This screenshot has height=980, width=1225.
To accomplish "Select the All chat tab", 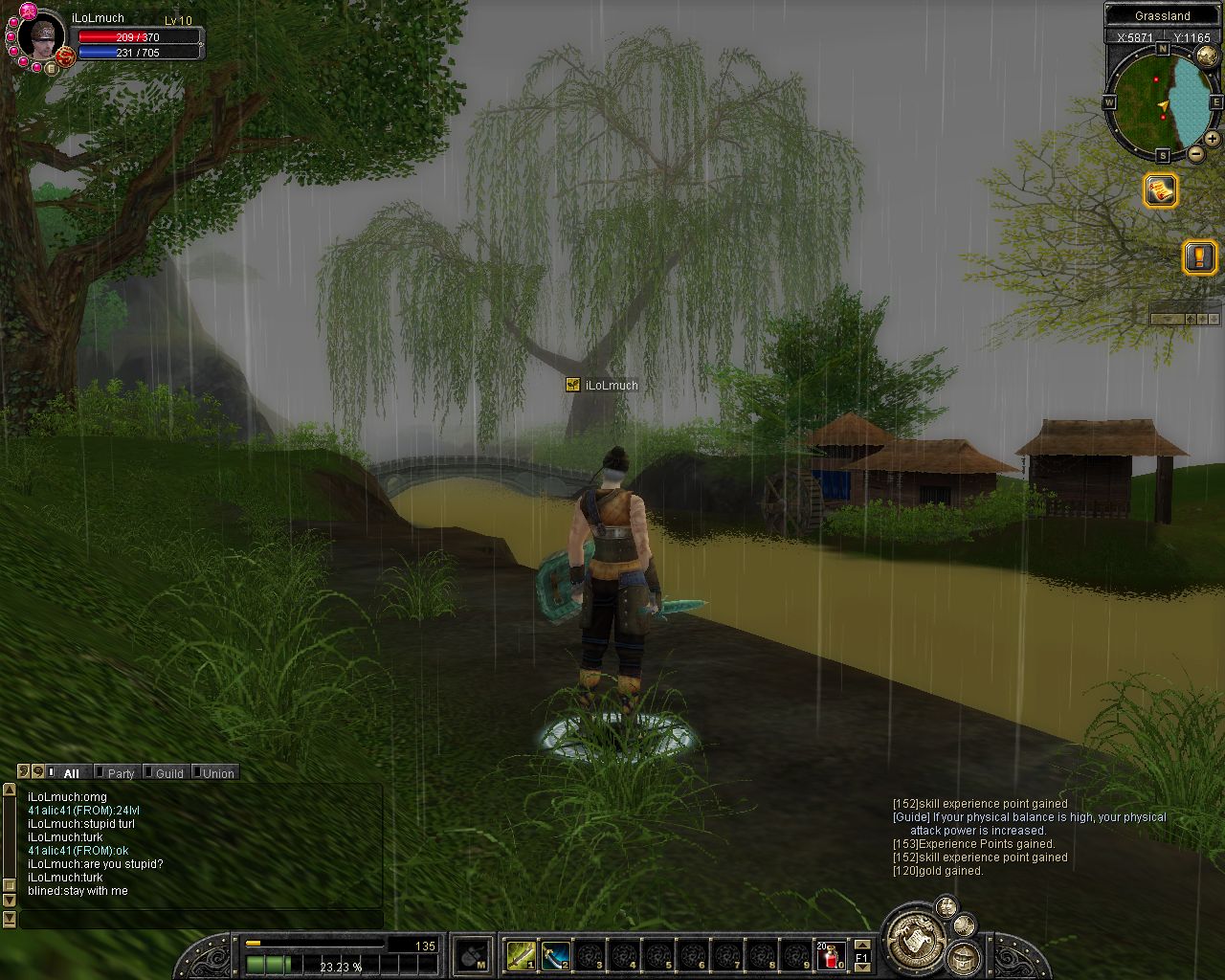I will 71,773.
